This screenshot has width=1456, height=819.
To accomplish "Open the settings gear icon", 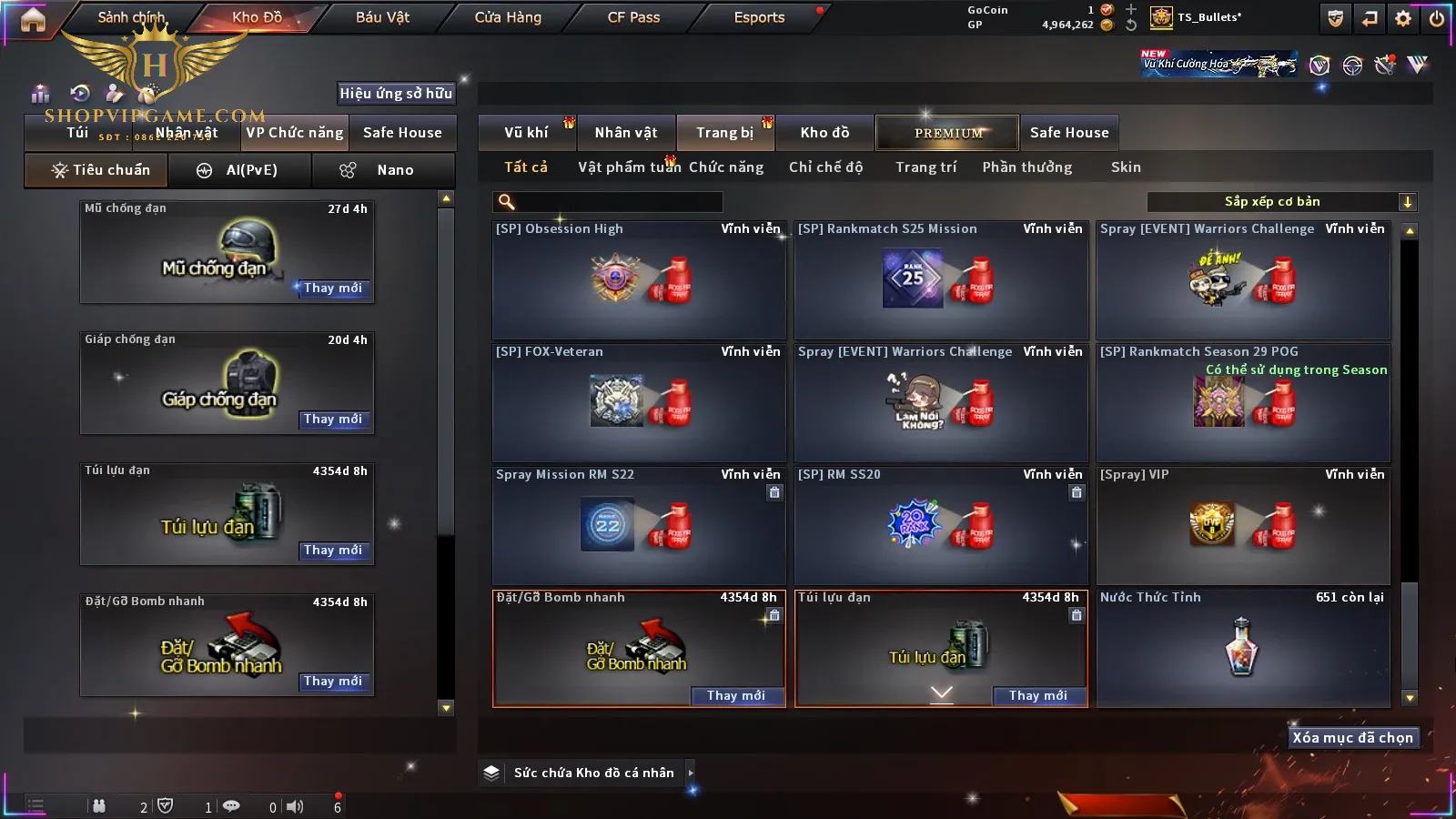I will [x=1403, y=18].
